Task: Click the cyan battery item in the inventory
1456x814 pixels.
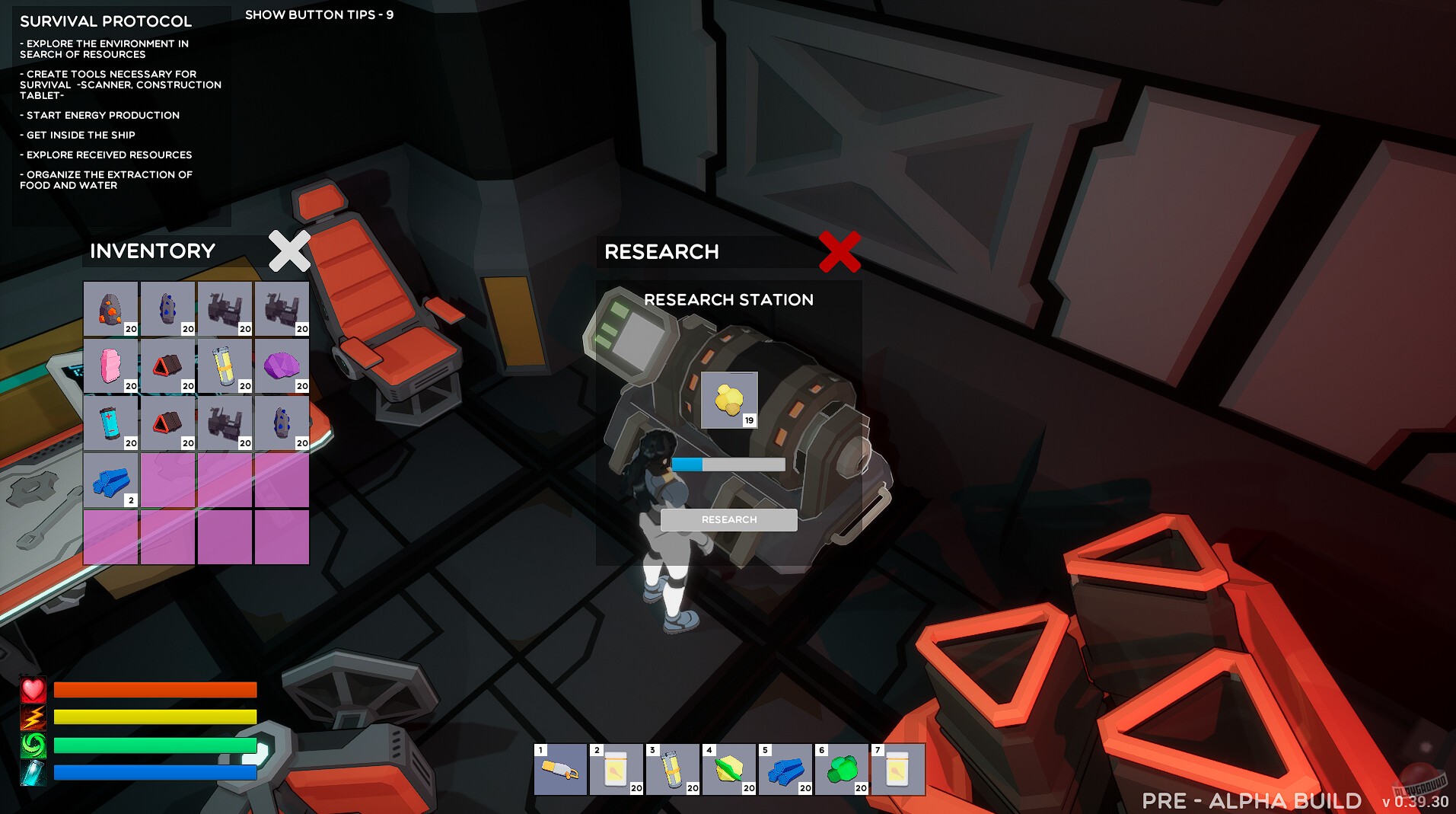Action: pos(110,423)
